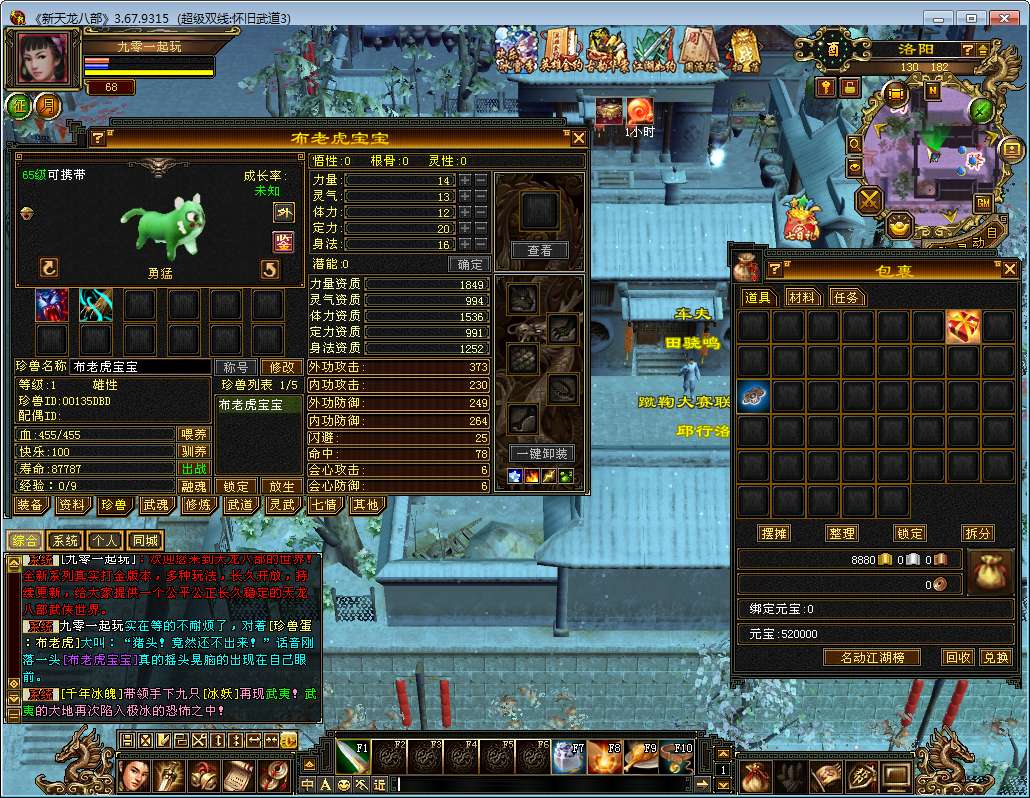Click the 整理 sort button
Viewport: 1030px width, 798px height.
tap(841, 533)
